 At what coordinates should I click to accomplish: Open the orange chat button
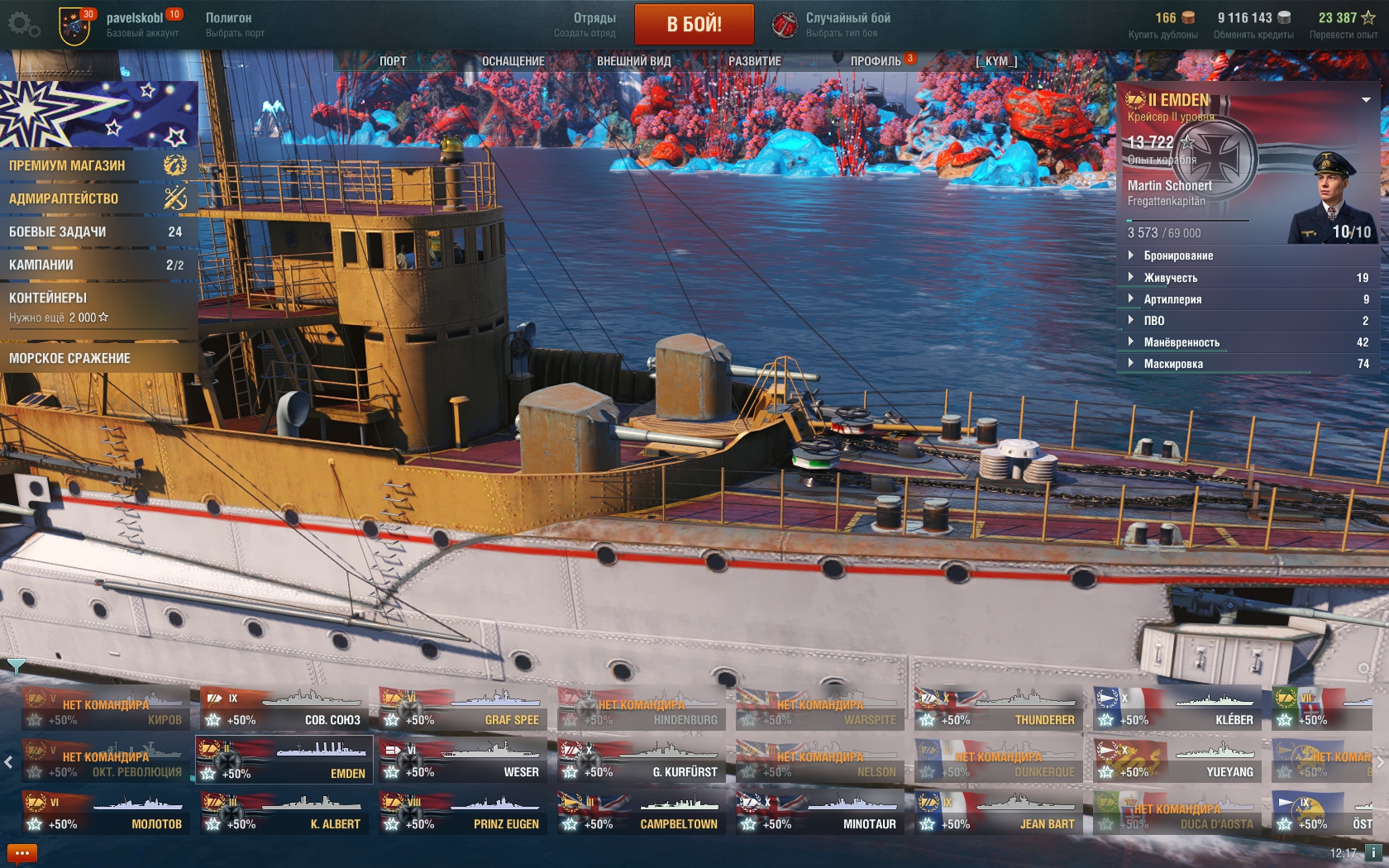pyautogui.click(x=22, y=853)
